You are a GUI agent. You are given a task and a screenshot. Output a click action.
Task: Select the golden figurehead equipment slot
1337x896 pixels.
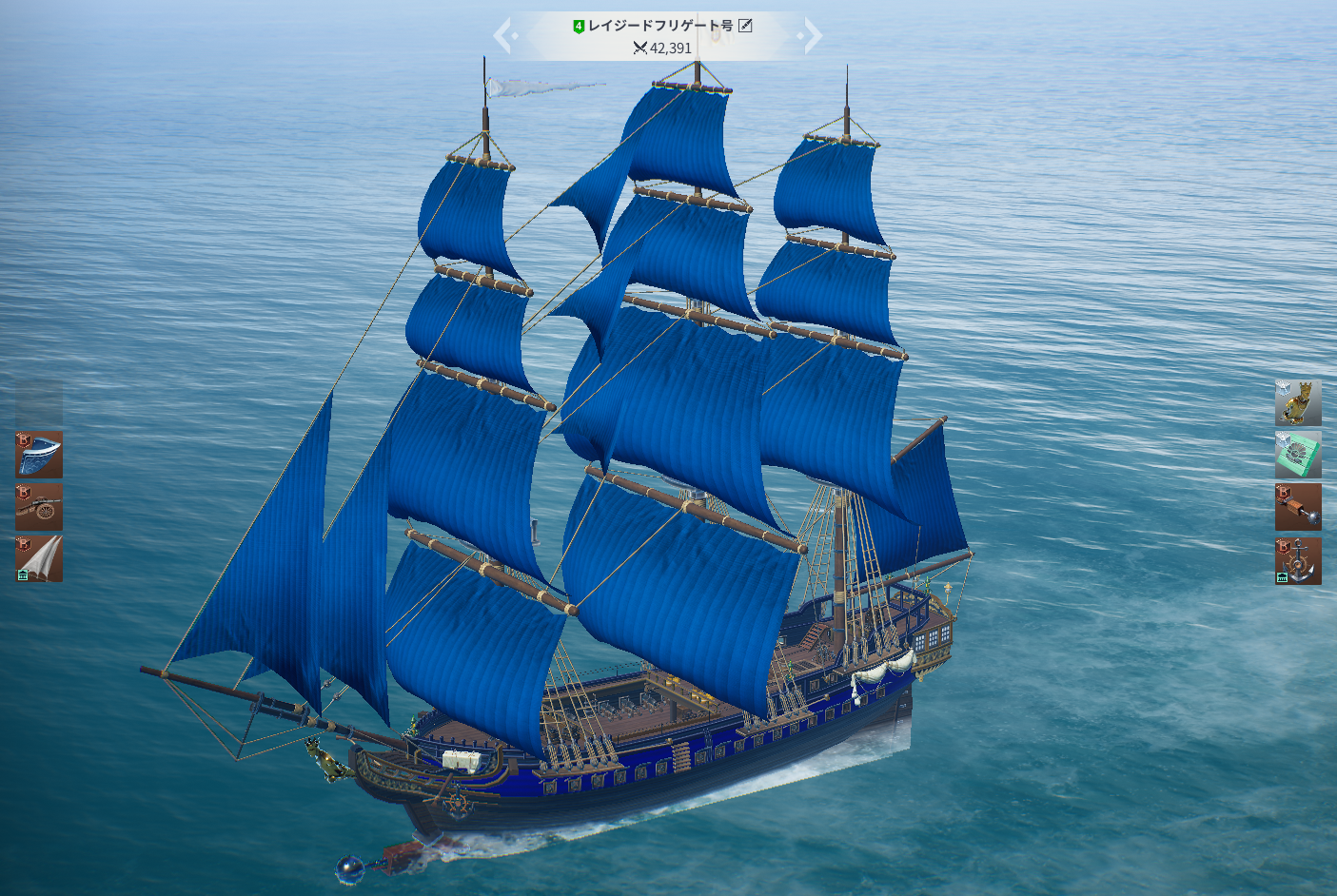tap(1298, 403)
